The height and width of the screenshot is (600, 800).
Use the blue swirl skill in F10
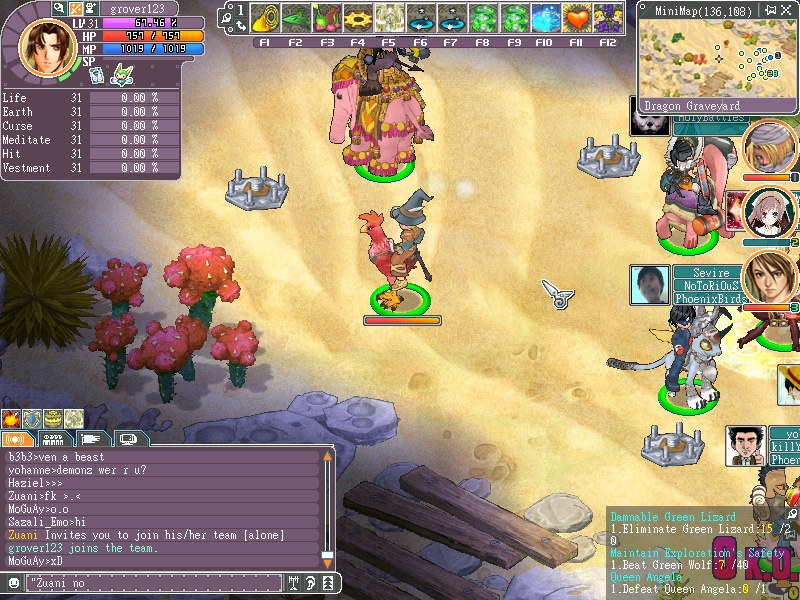[545, 19]
